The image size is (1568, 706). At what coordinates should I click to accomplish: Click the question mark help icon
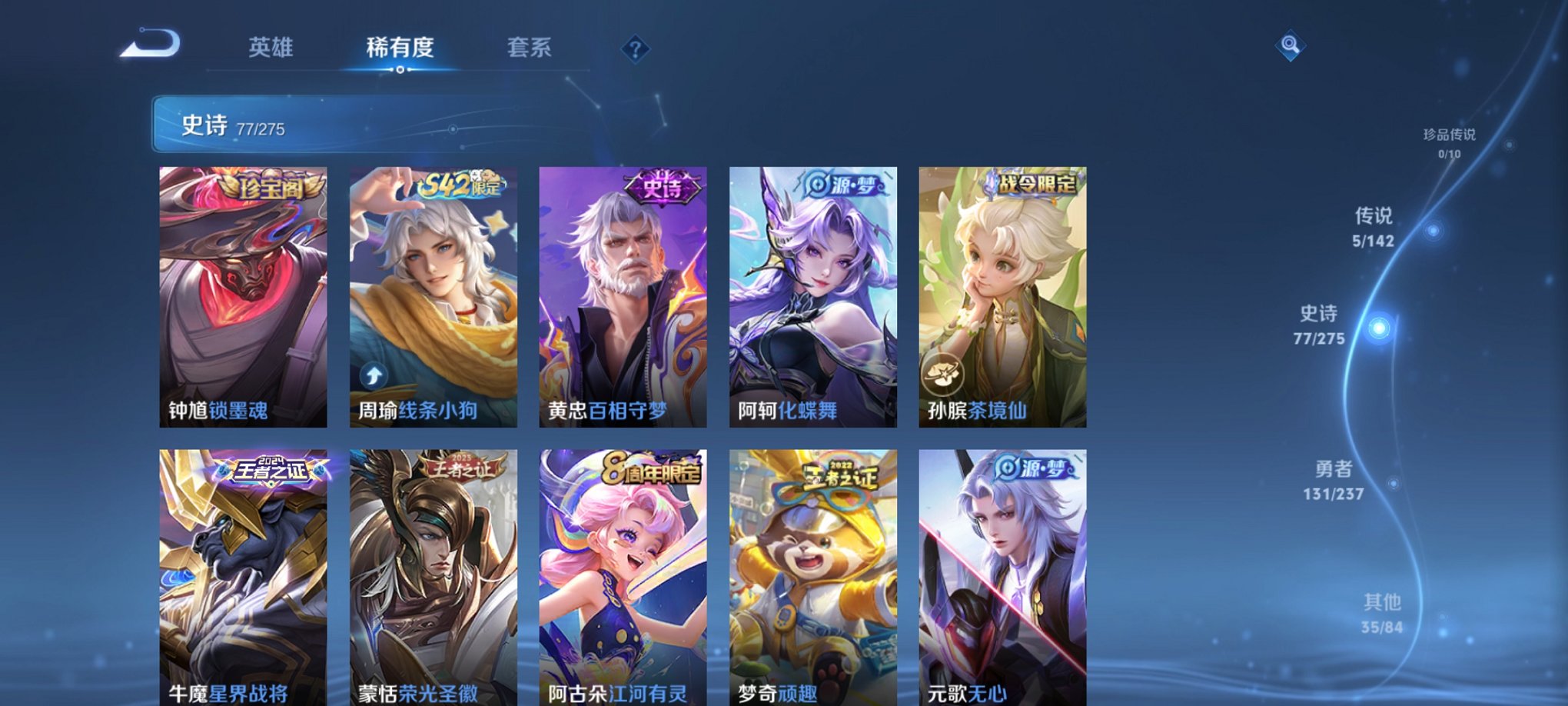click(x=635, y=50)
